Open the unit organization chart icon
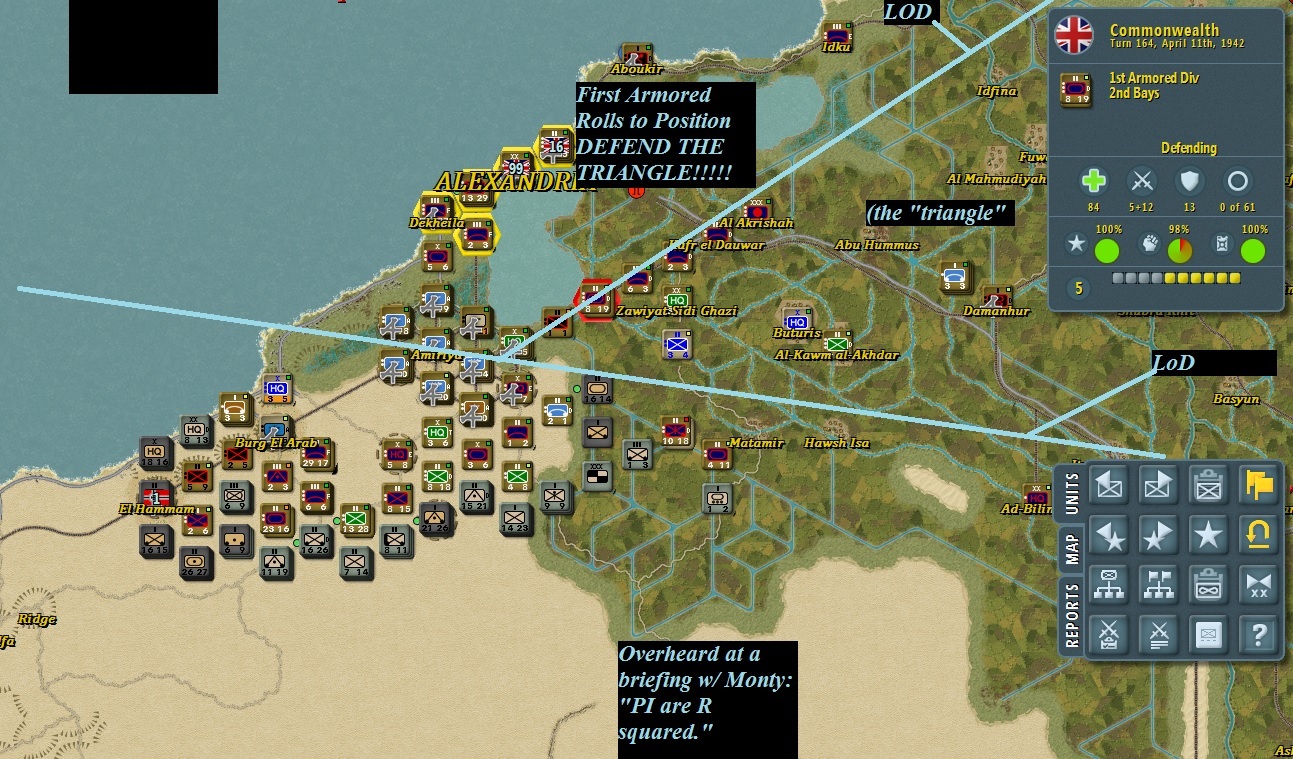Image resolution: width=1293 pixels, height=759 pixels. tap(1109, 585)
